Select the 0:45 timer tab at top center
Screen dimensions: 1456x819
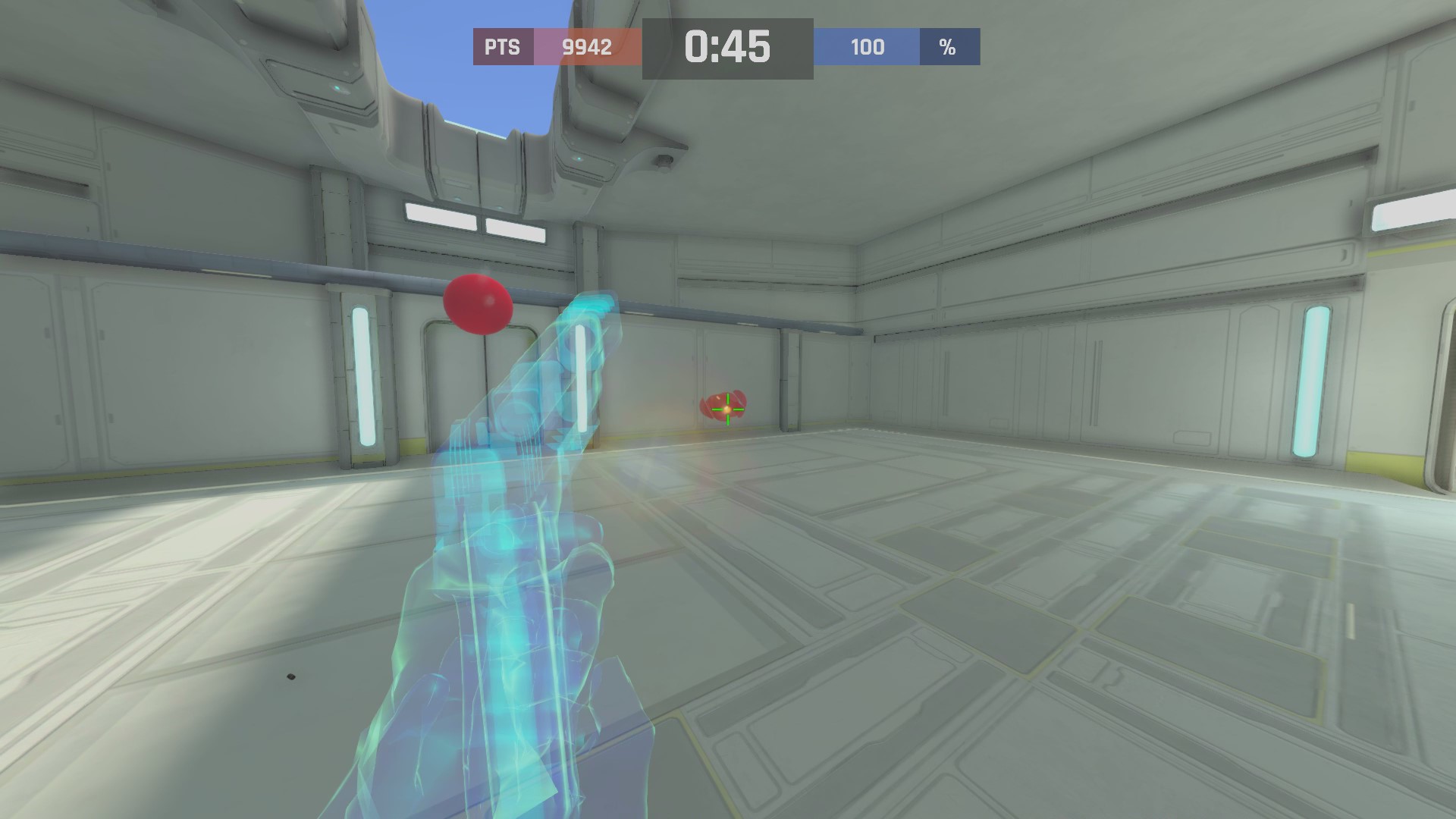pos(728,47)
